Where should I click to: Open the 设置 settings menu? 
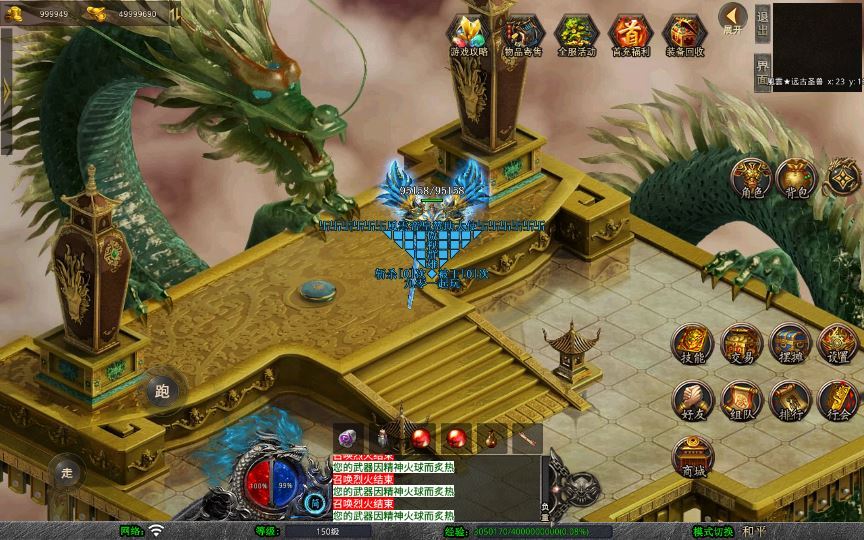point(837,343)
